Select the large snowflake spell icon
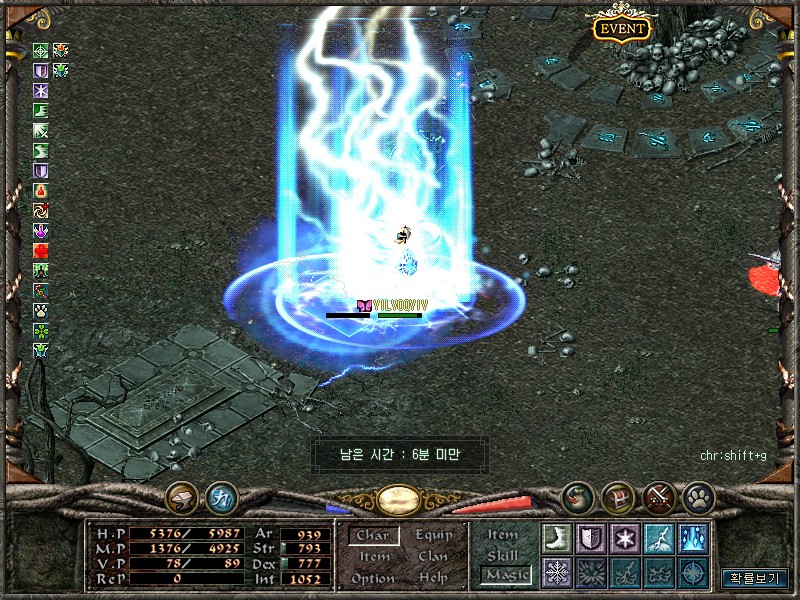 557,572
